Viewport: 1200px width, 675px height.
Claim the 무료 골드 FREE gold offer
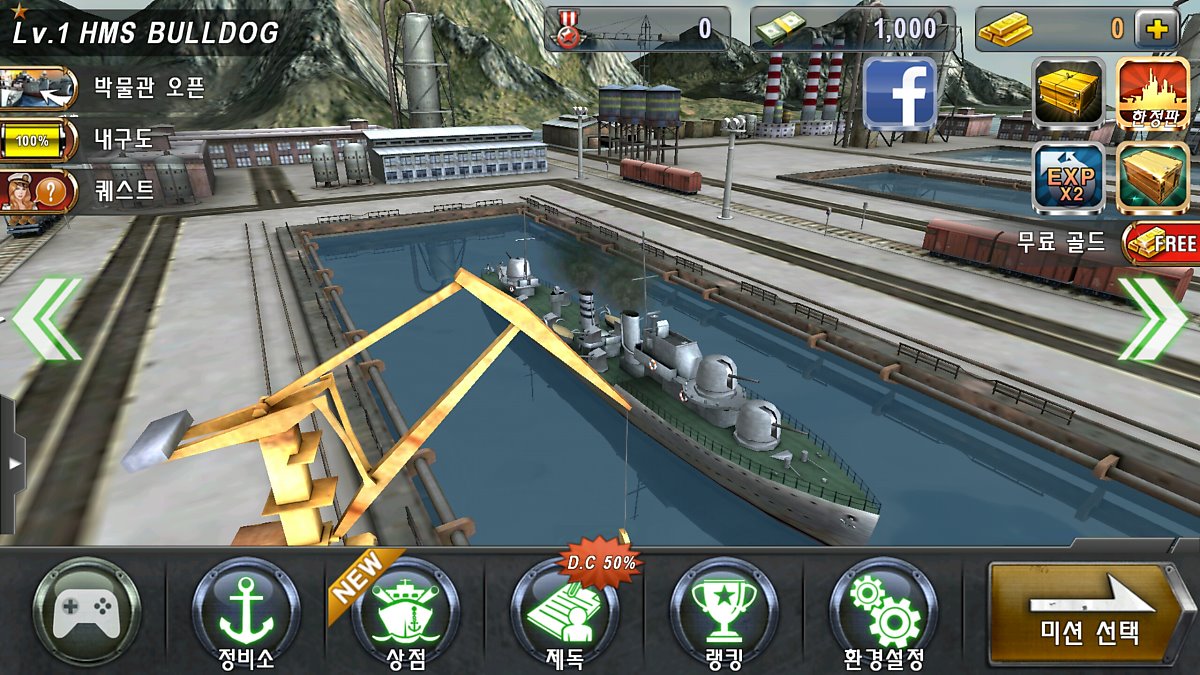1159,242
